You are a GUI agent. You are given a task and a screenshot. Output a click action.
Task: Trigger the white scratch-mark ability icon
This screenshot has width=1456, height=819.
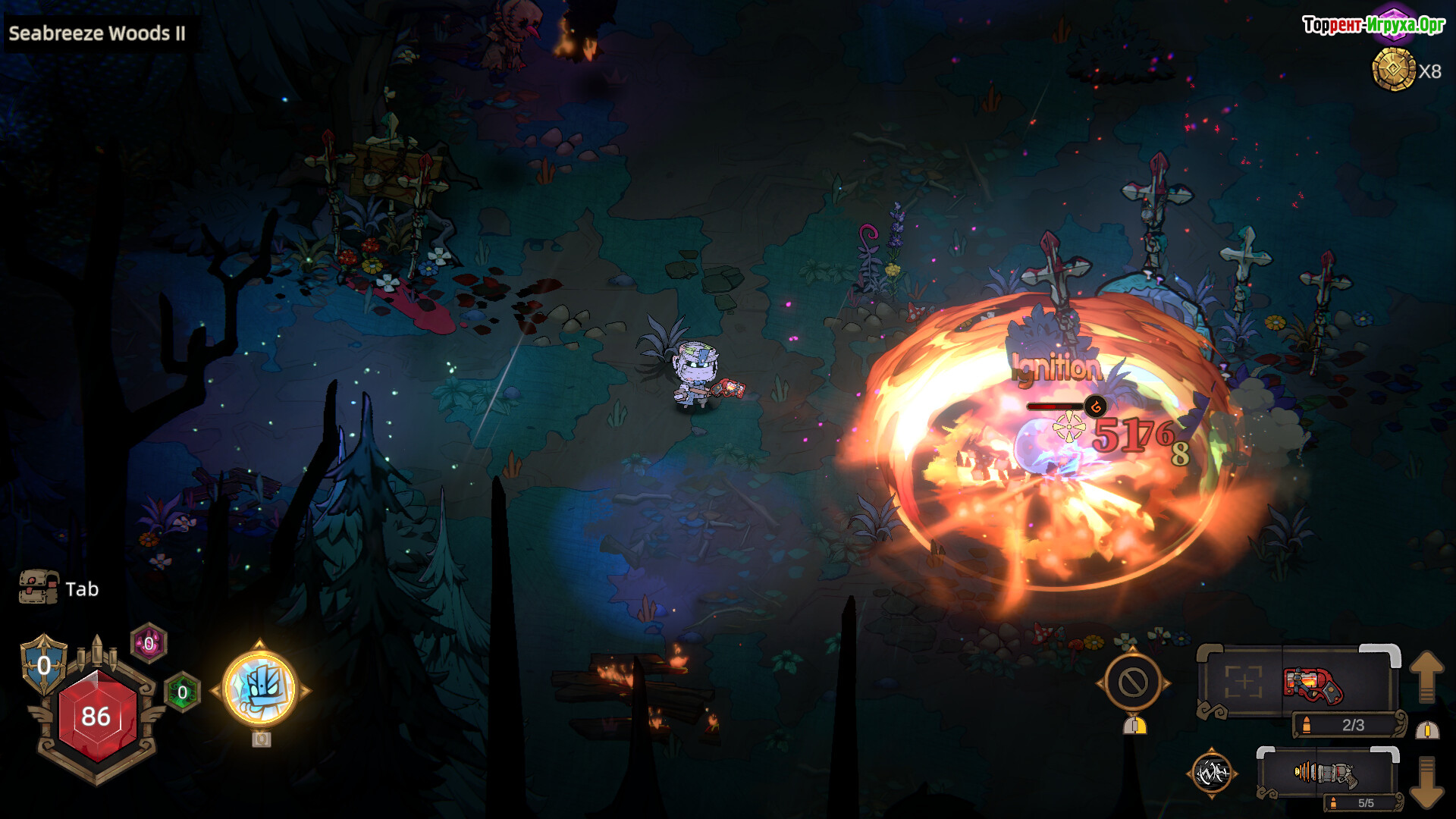tap(1211, 773)
